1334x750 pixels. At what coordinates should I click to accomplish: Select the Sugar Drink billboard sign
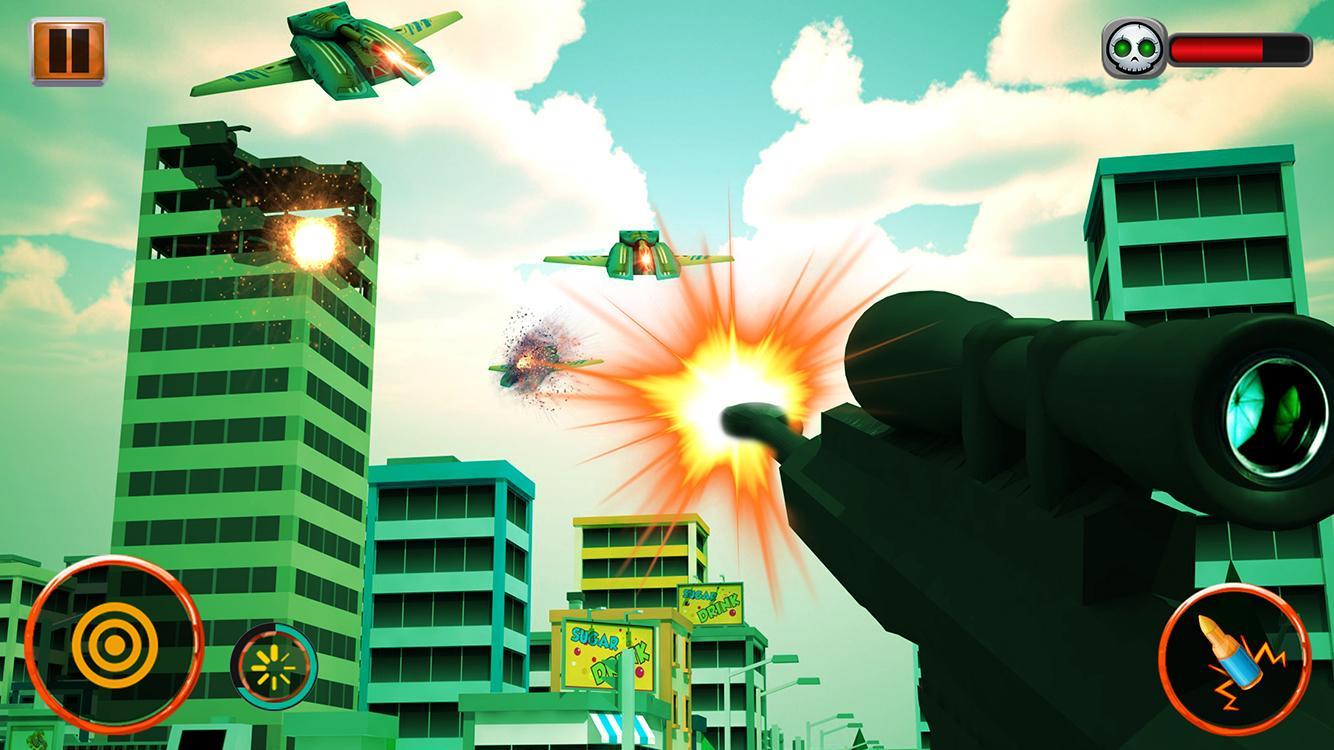(610, 652)
